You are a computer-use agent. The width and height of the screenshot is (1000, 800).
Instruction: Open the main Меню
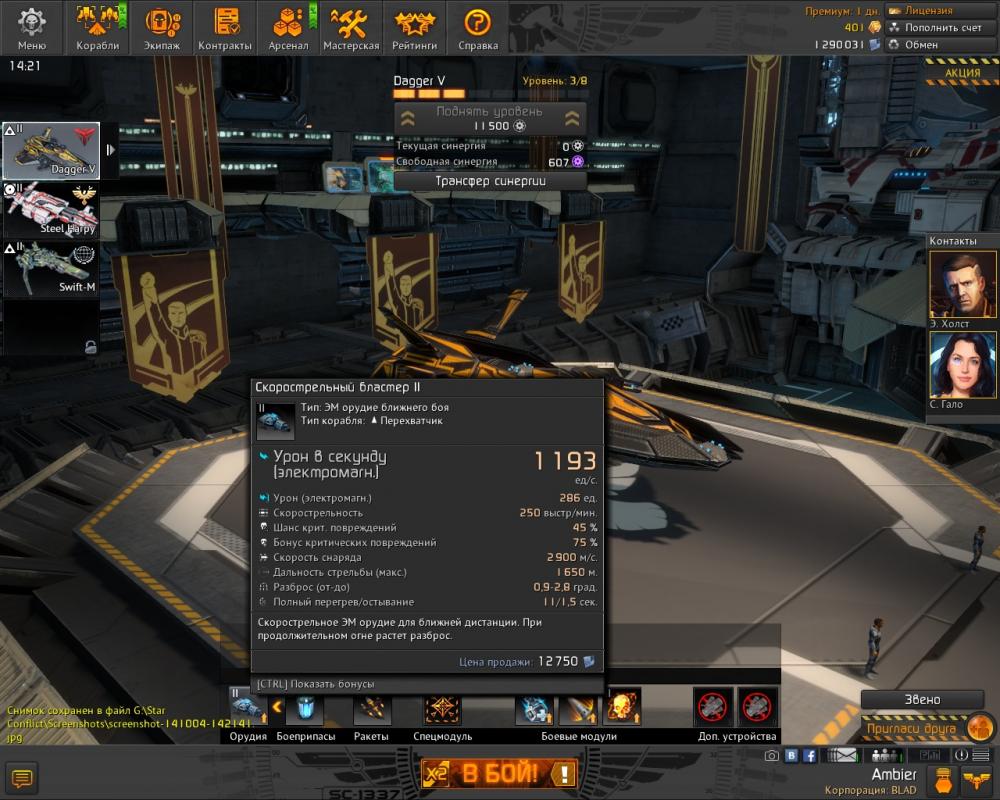[x=32, y=27]
